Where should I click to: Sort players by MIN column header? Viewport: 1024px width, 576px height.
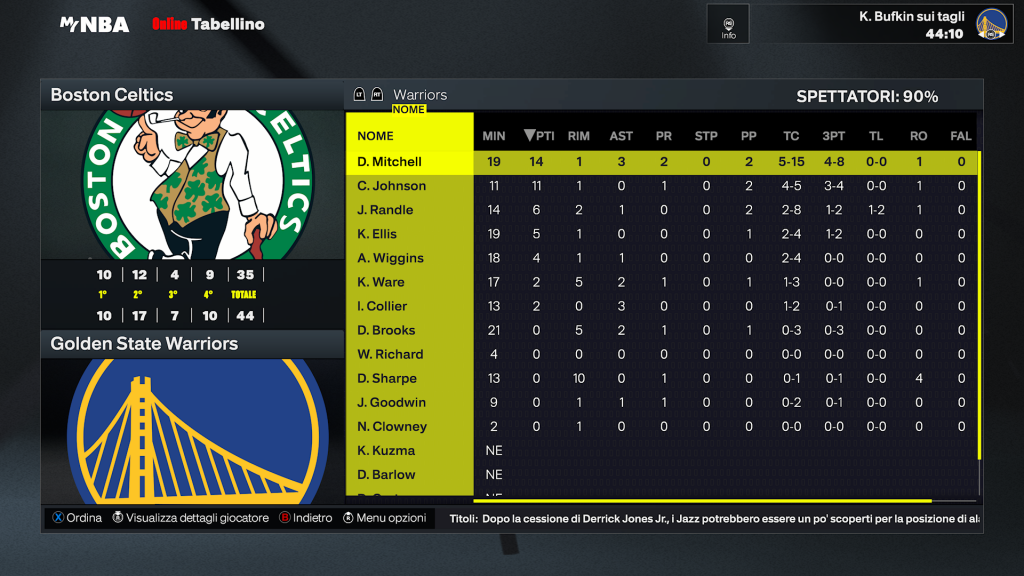[494, 136]
